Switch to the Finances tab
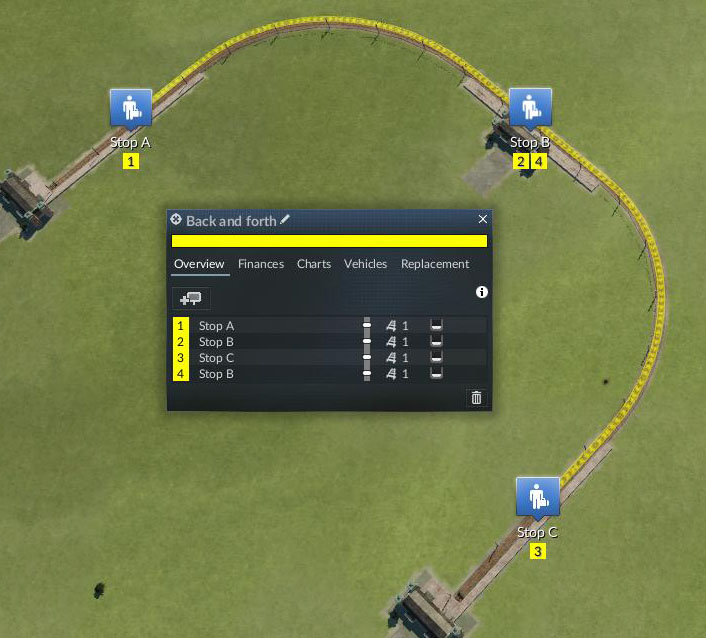Viewport: 706px width, 638px height. pyautogui.click(x=260, y=264)
